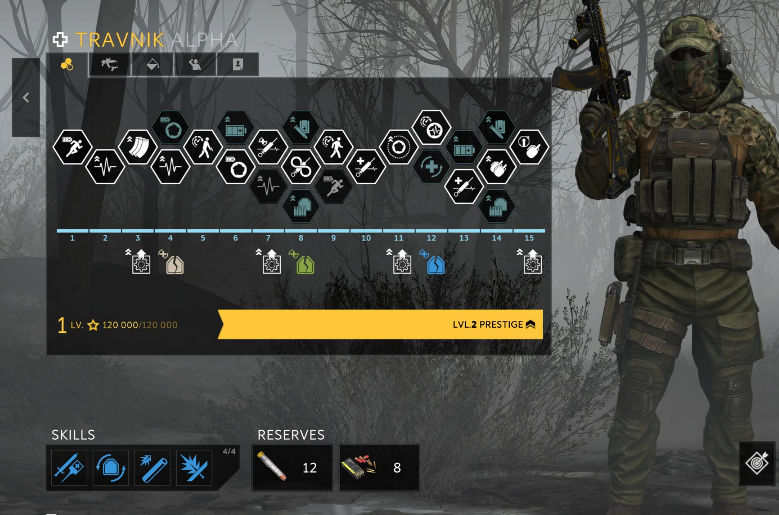Viewport: 779px width, 515px height.
Task: Select the helmet rotation skill icon
Action: 110,468
